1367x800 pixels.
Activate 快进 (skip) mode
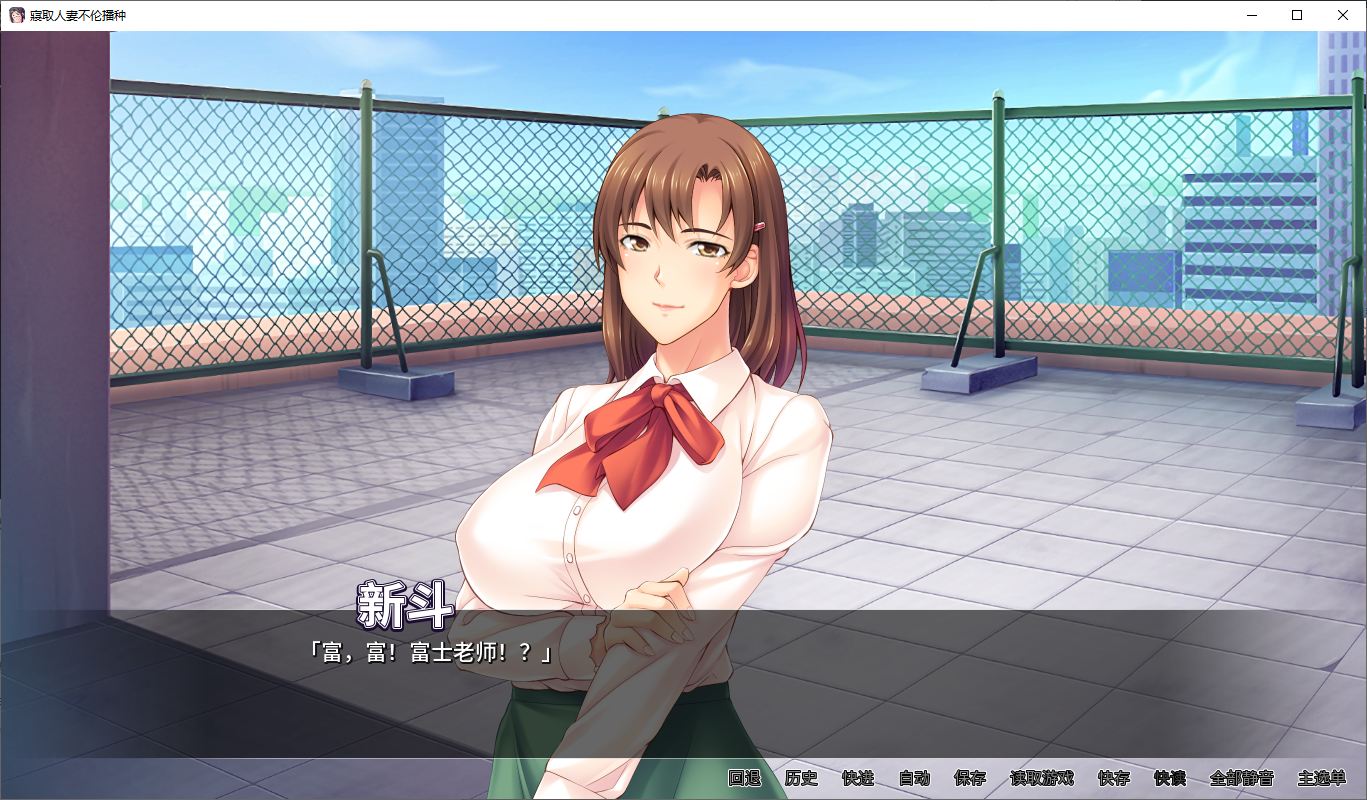[x=857, y=778]
